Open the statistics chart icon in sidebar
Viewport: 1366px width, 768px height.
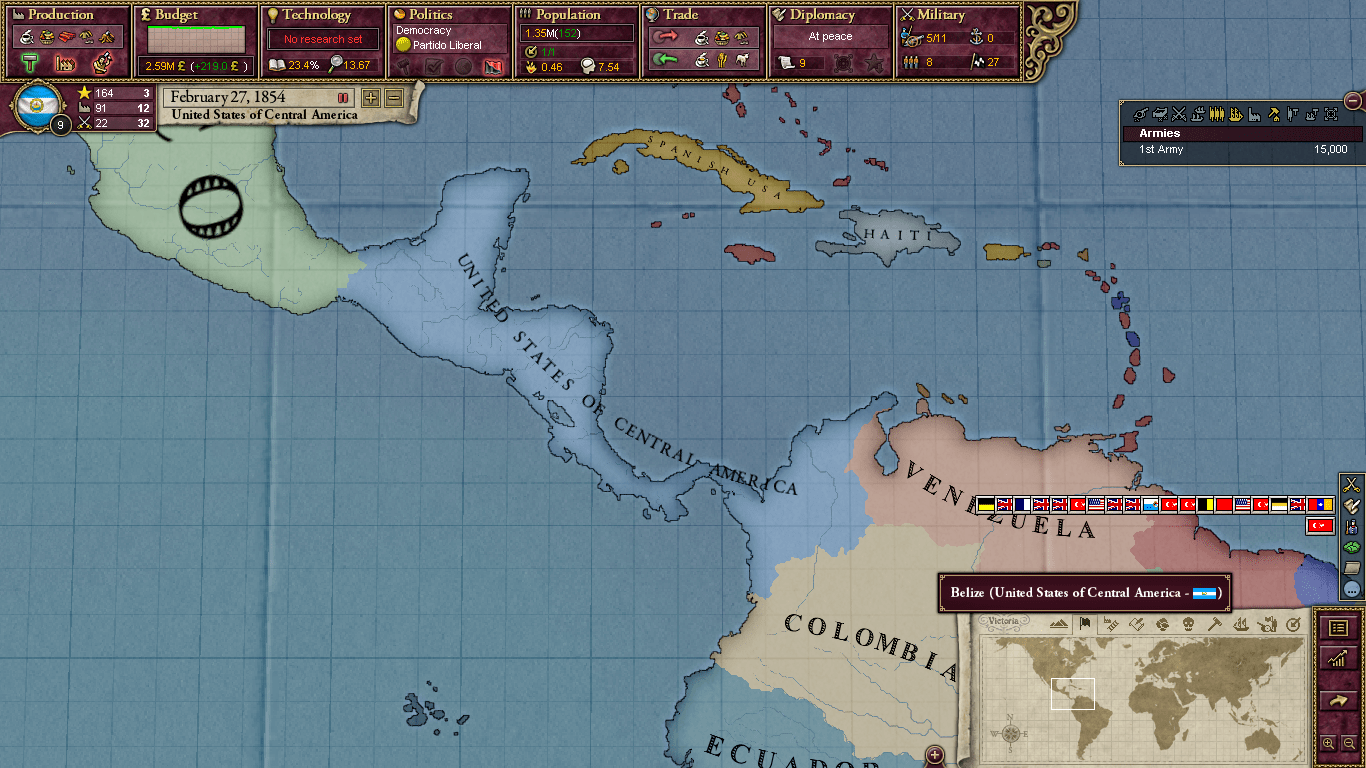tap(1339, 657)
